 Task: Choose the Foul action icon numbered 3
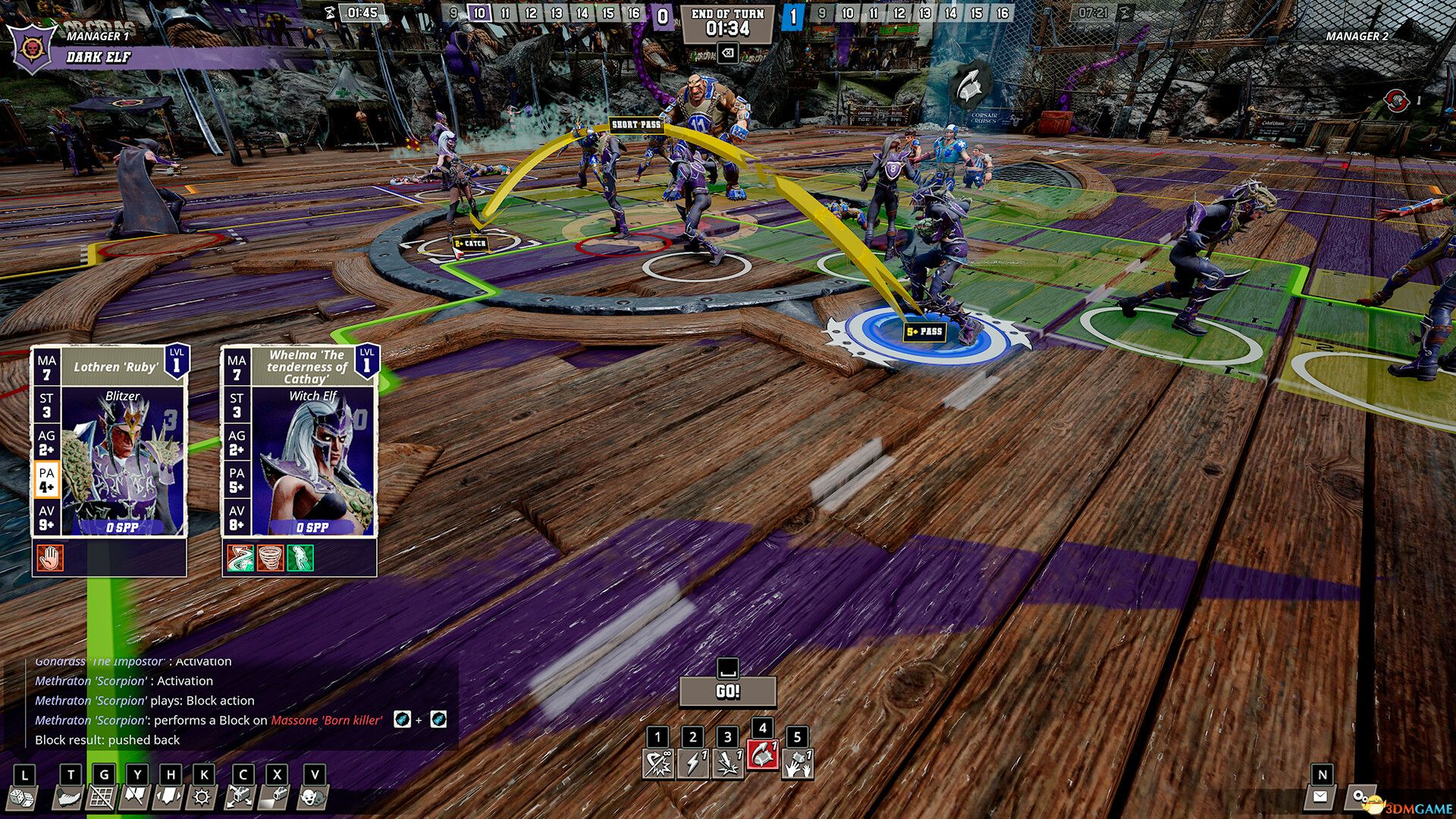728,762
